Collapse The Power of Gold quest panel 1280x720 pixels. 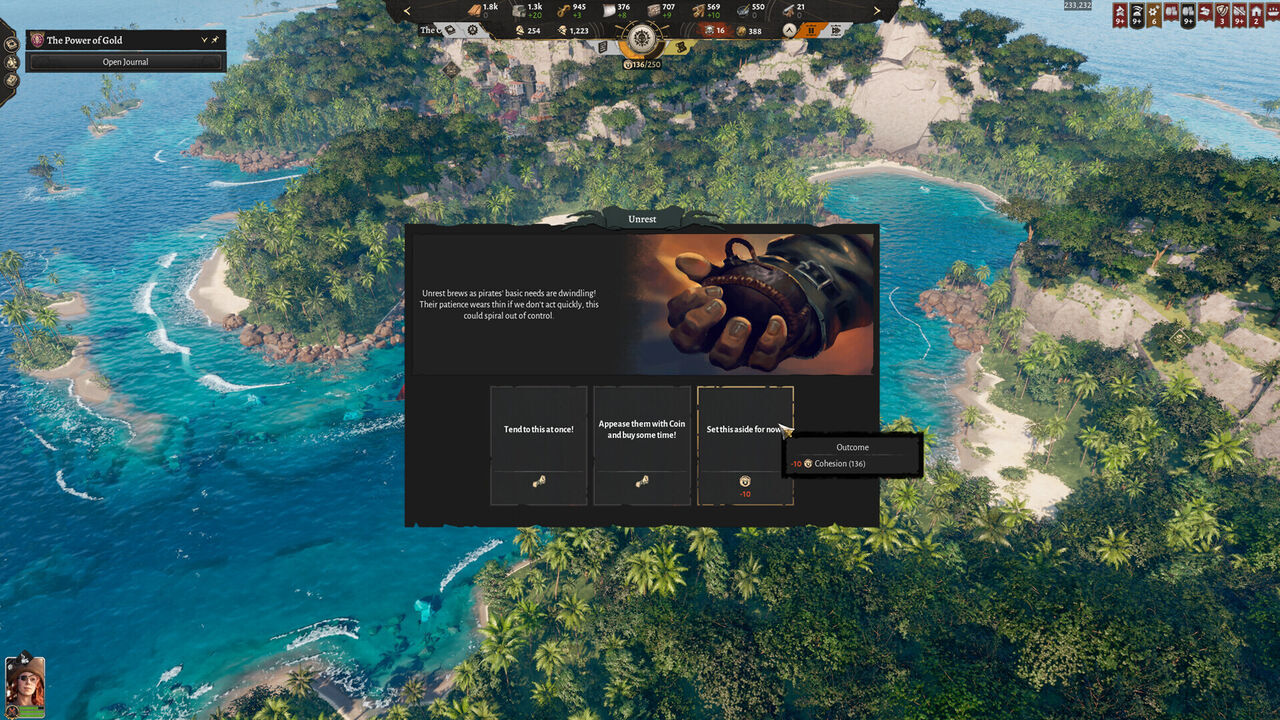205,40
